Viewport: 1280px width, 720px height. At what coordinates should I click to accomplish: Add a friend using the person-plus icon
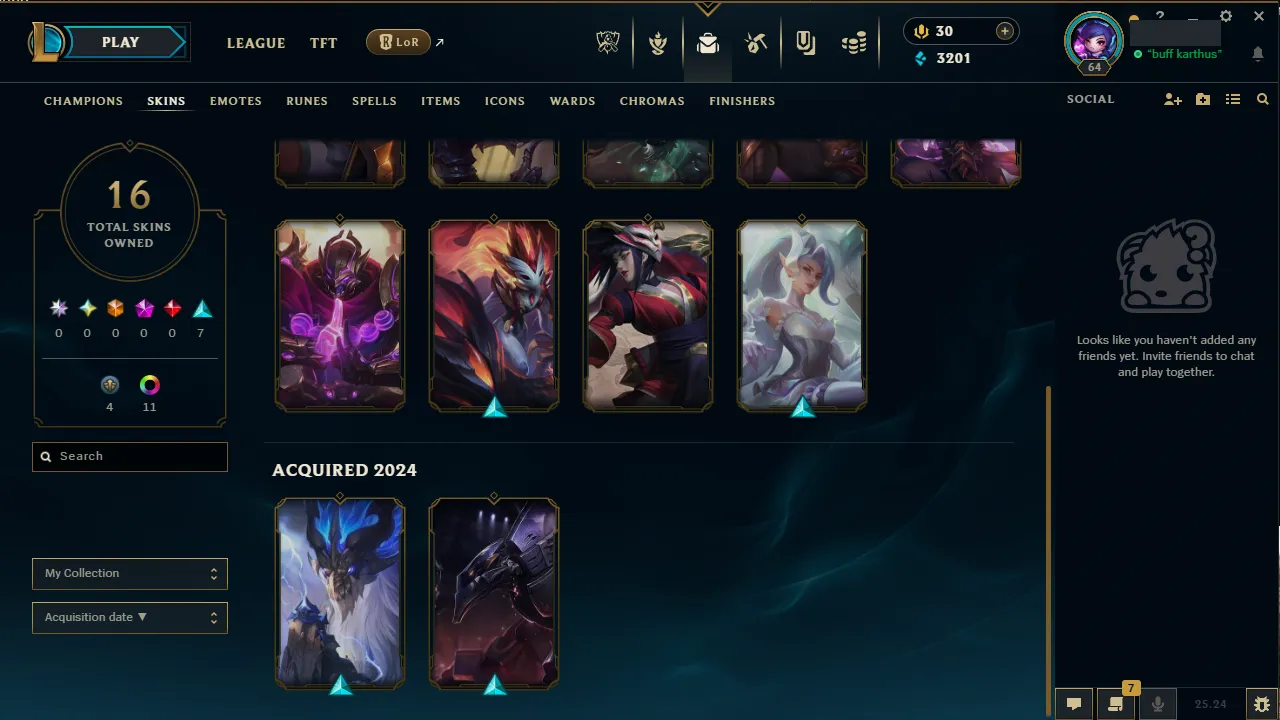click(1172, 99)
